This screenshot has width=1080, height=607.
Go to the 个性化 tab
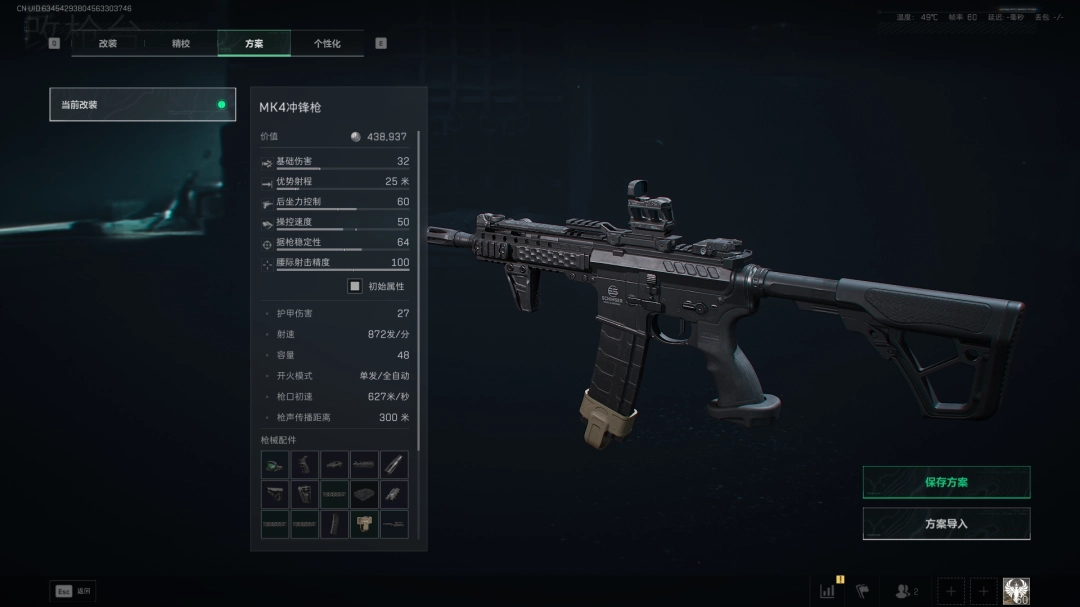point(327,44)
